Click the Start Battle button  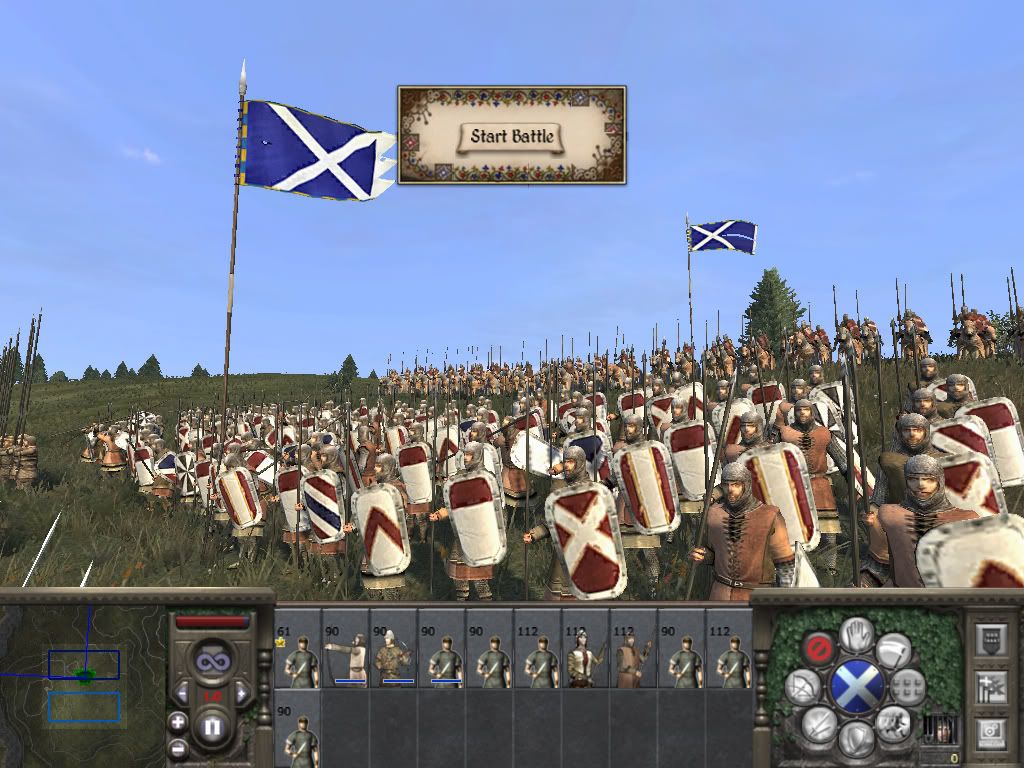click(x=512, y=136)
